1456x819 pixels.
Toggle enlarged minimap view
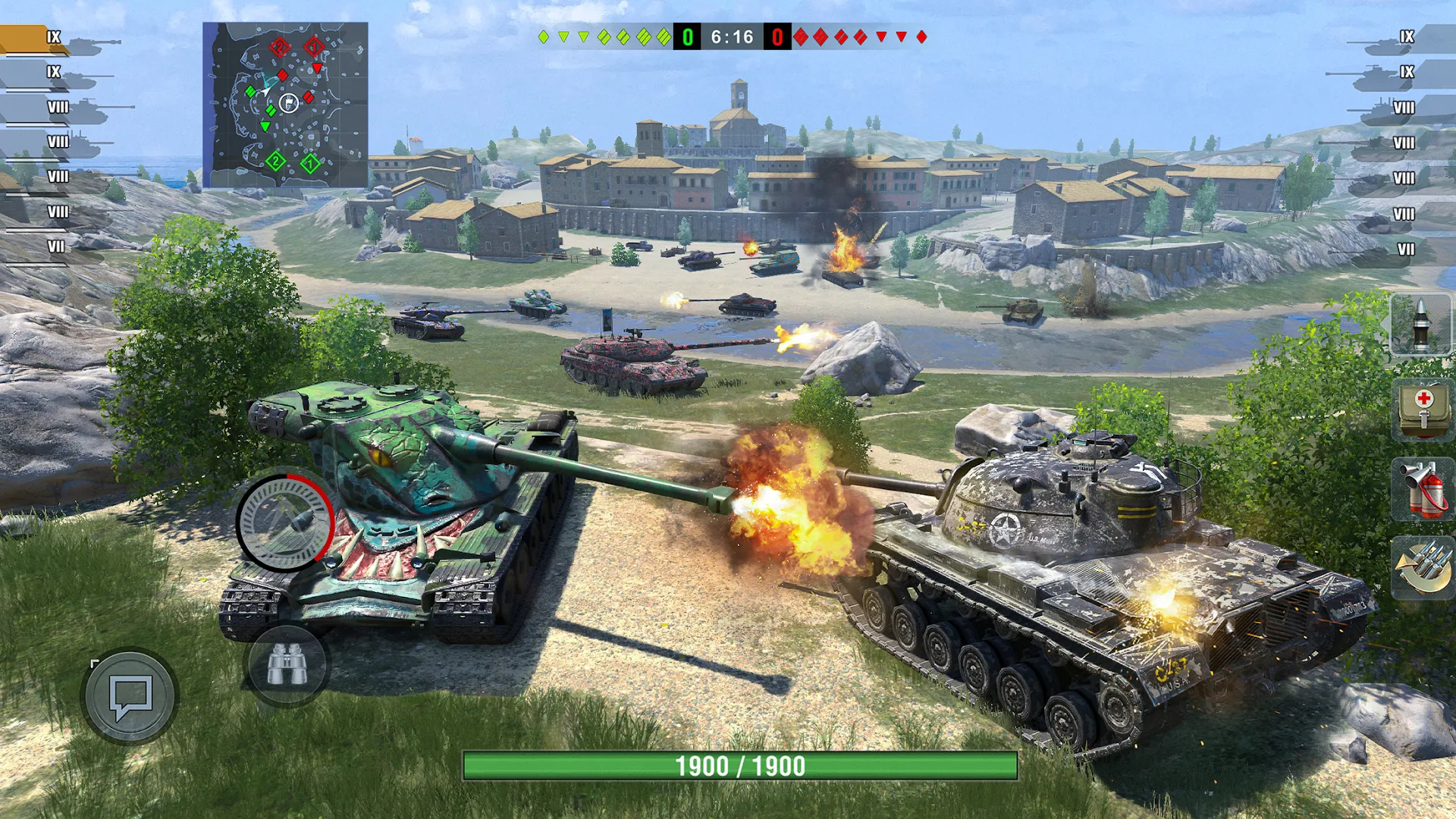pos(288,102)
